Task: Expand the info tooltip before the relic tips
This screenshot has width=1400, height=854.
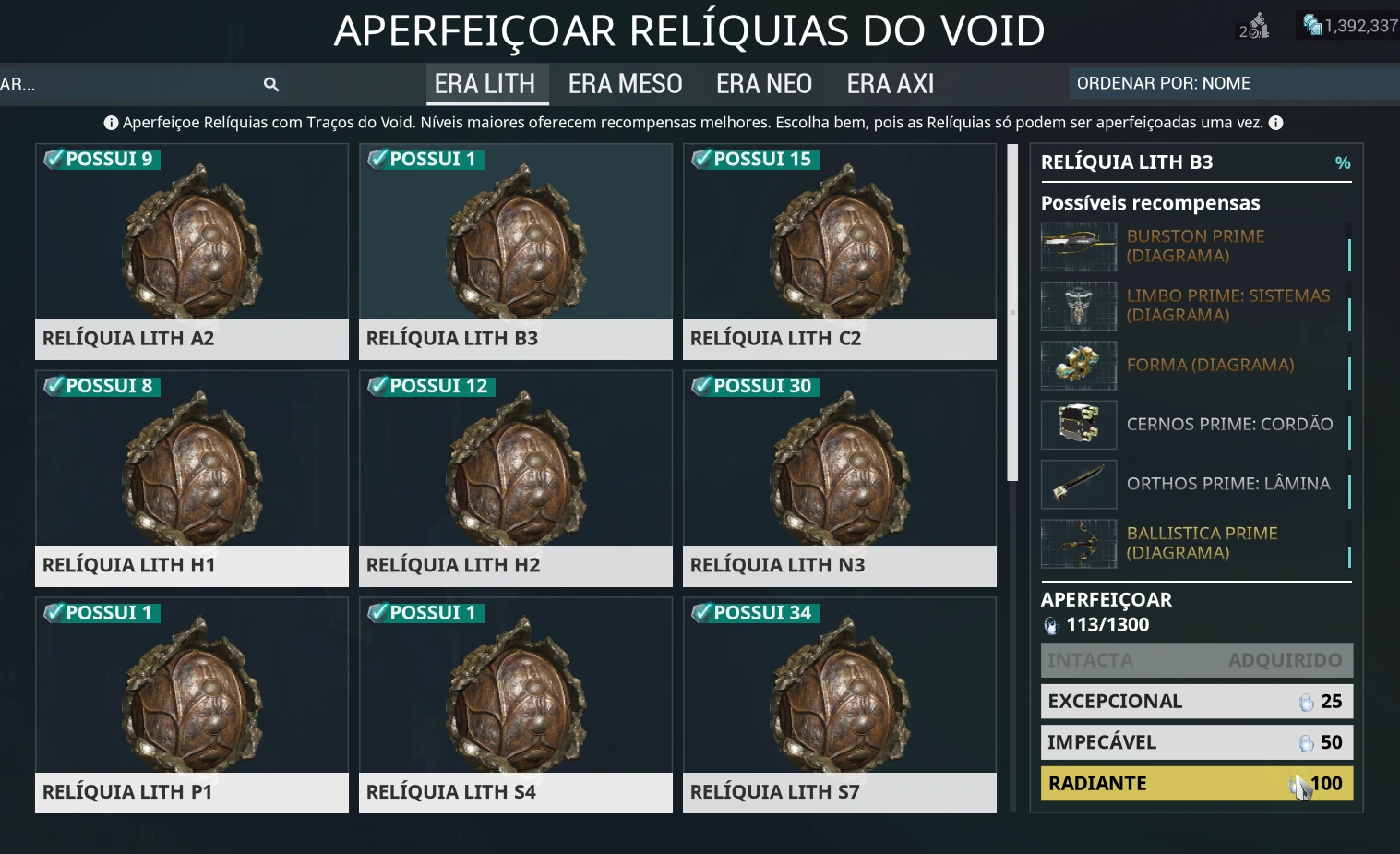Action: (x=110, y=122)
